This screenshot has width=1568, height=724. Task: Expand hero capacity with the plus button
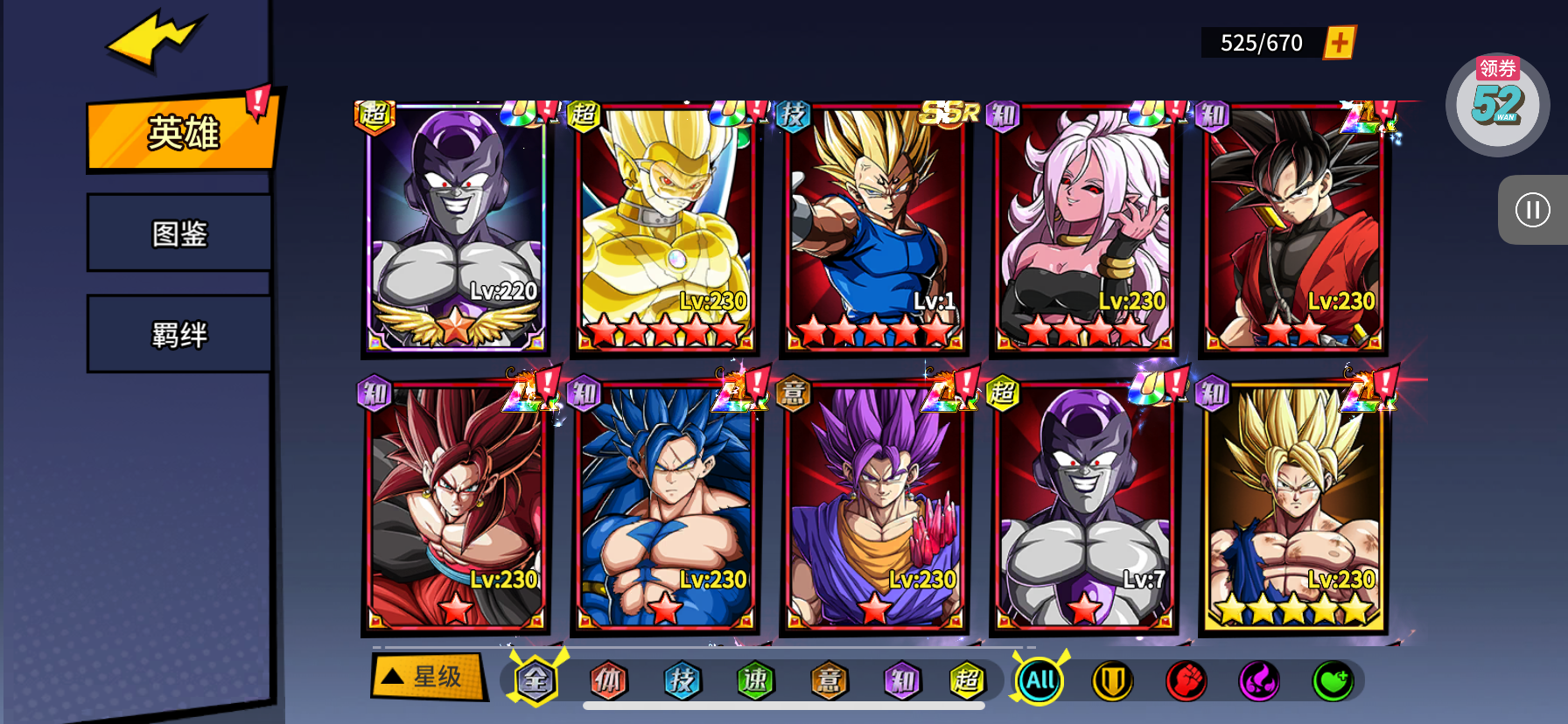coord(1340,42)
